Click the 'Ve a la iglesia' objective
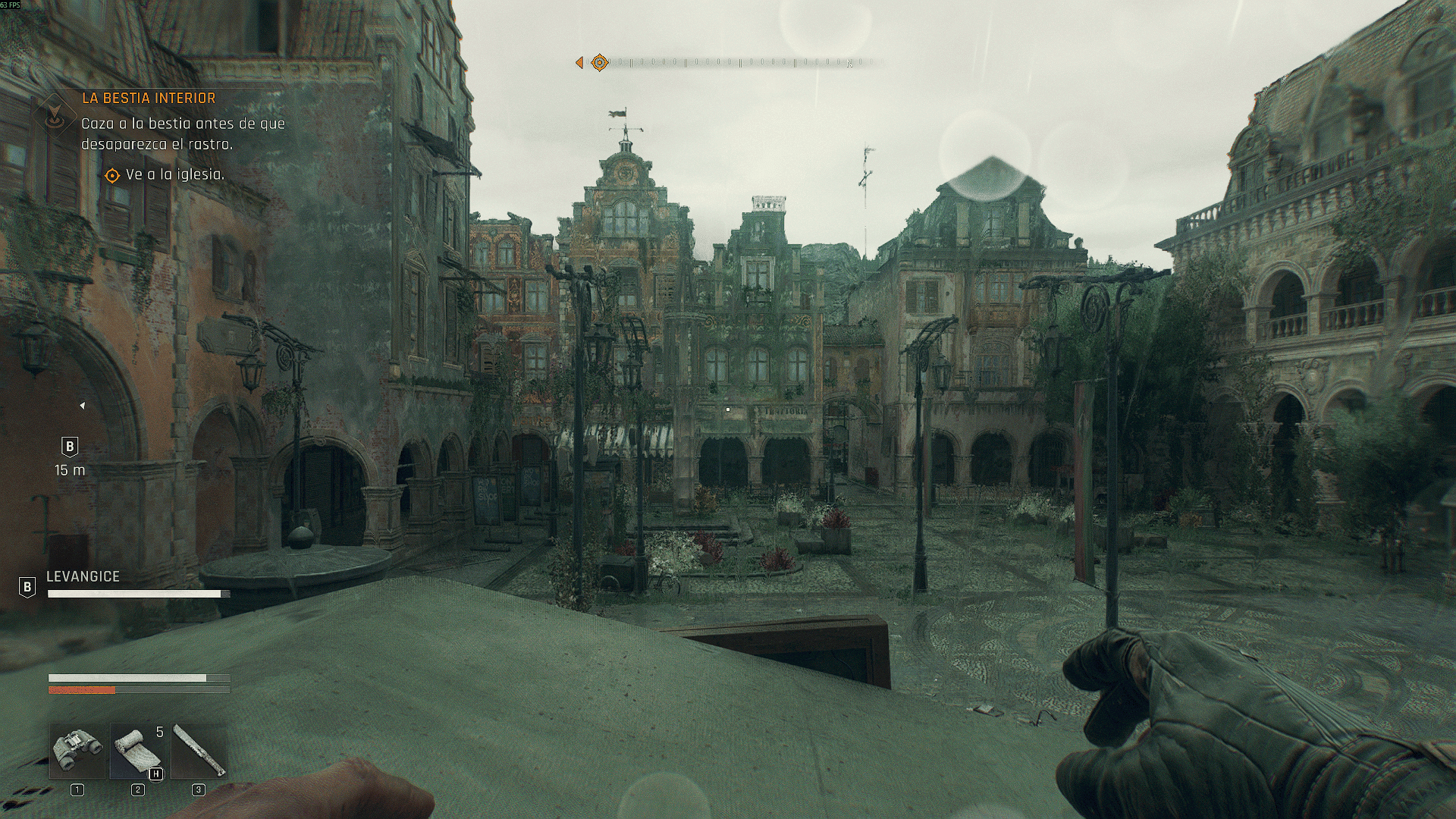 [x=174, y=175]
